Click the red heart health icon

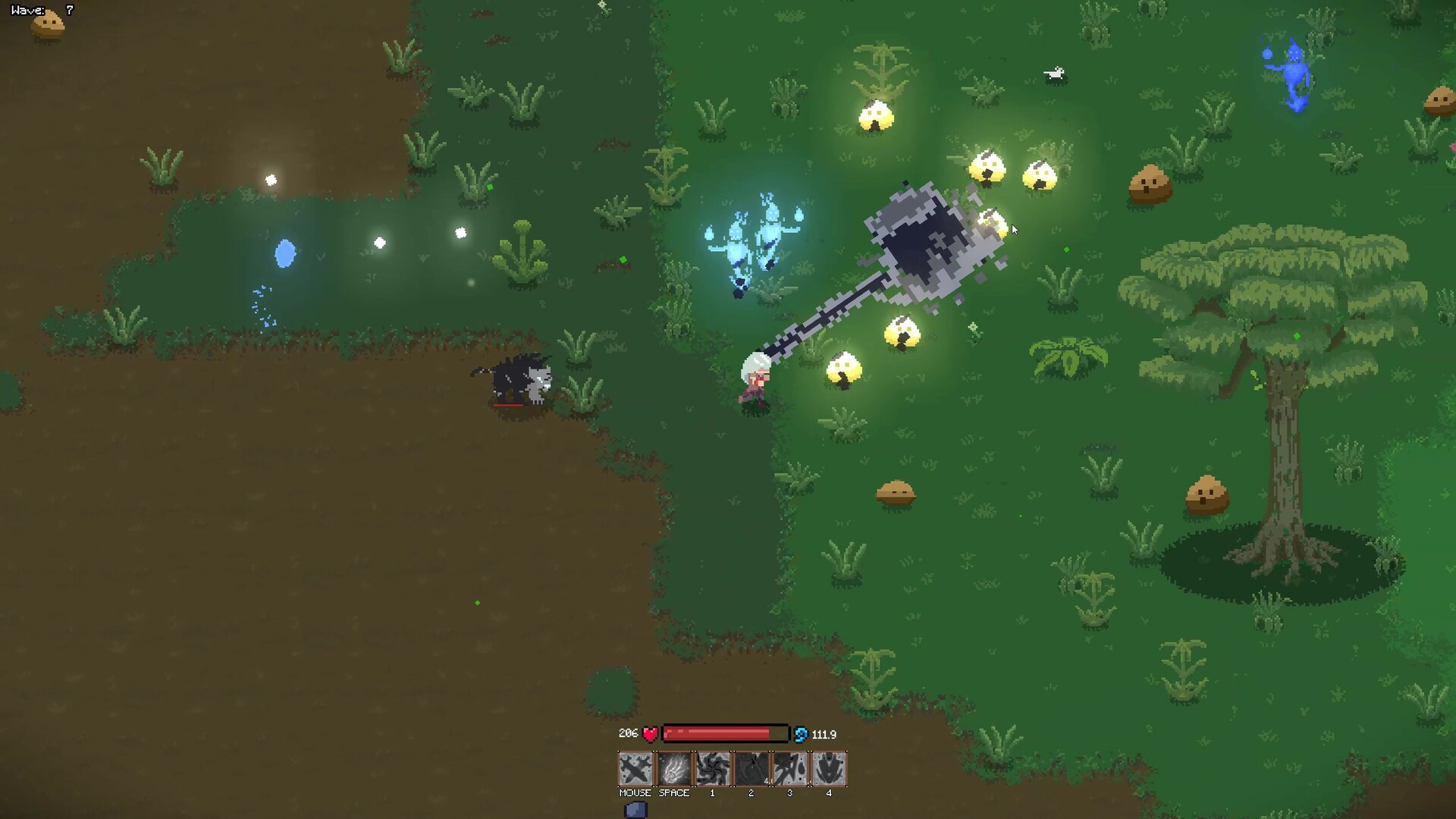(650, 733)
